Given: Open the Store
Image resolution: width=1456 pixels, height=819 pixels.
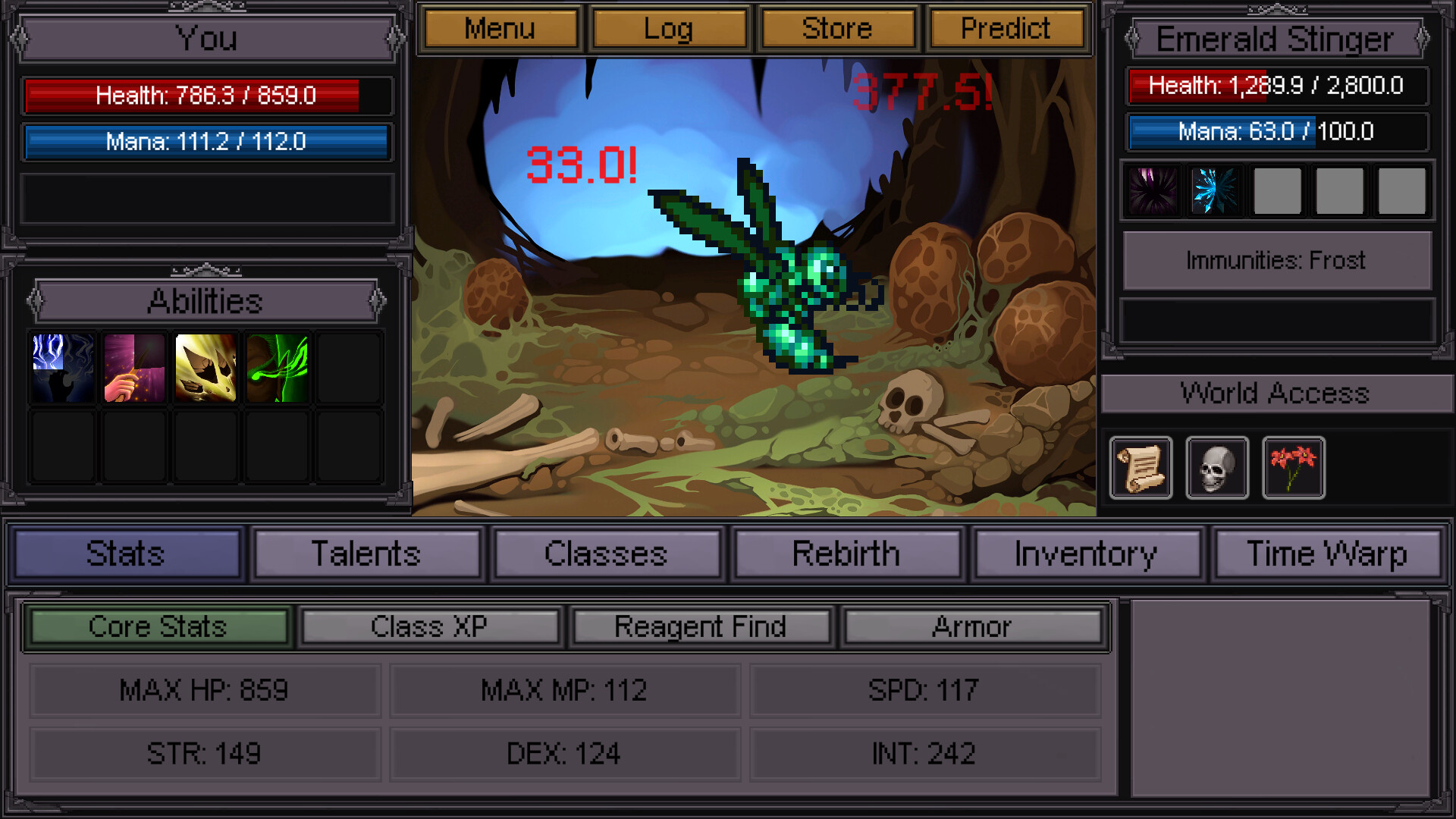Looking at the screenshot, I should 838,28.
